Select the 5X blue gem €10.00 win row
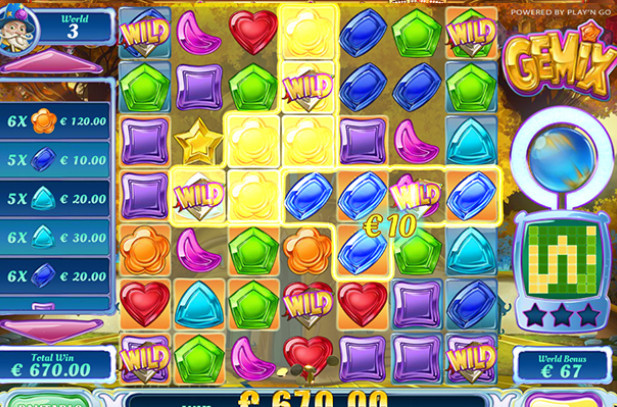617x407 pixels. pos(55,160)
